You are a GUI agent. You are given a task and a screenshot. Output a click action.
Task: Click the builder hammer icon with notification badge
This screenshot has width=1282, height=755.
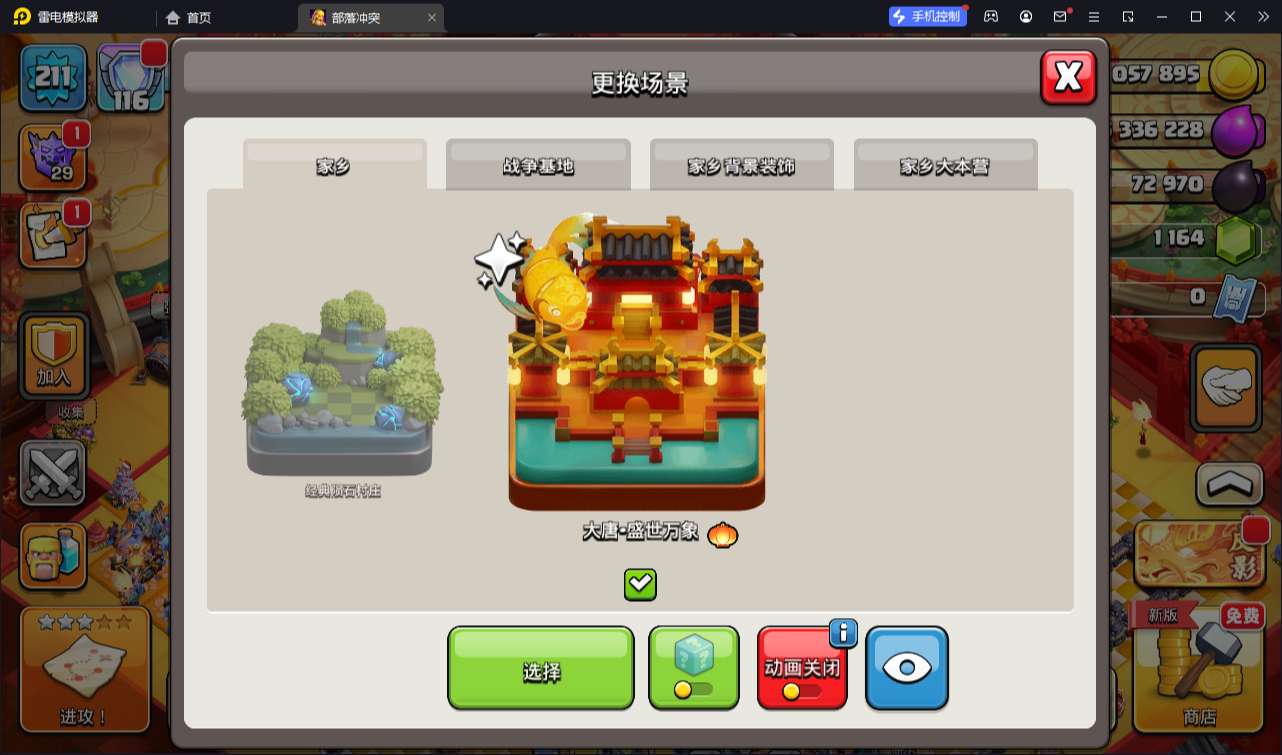tap(52, 232)
